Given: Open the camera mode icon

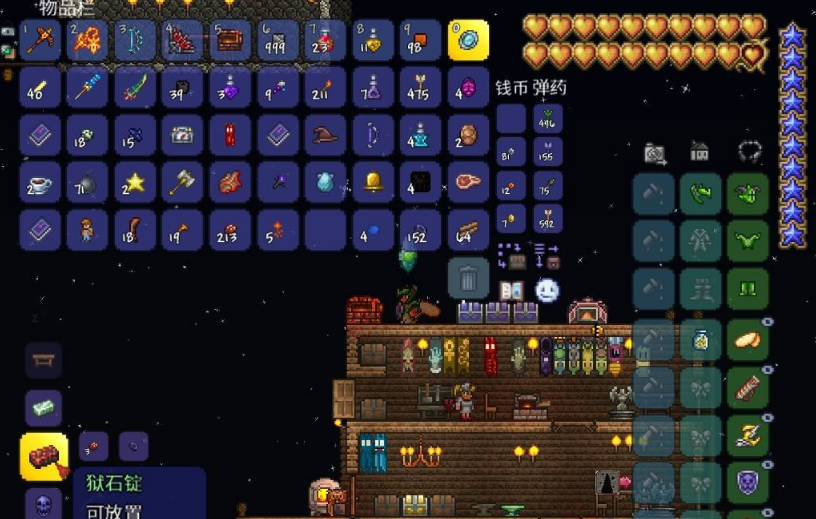Looking at the screenshot, I should tap(655, 153).
